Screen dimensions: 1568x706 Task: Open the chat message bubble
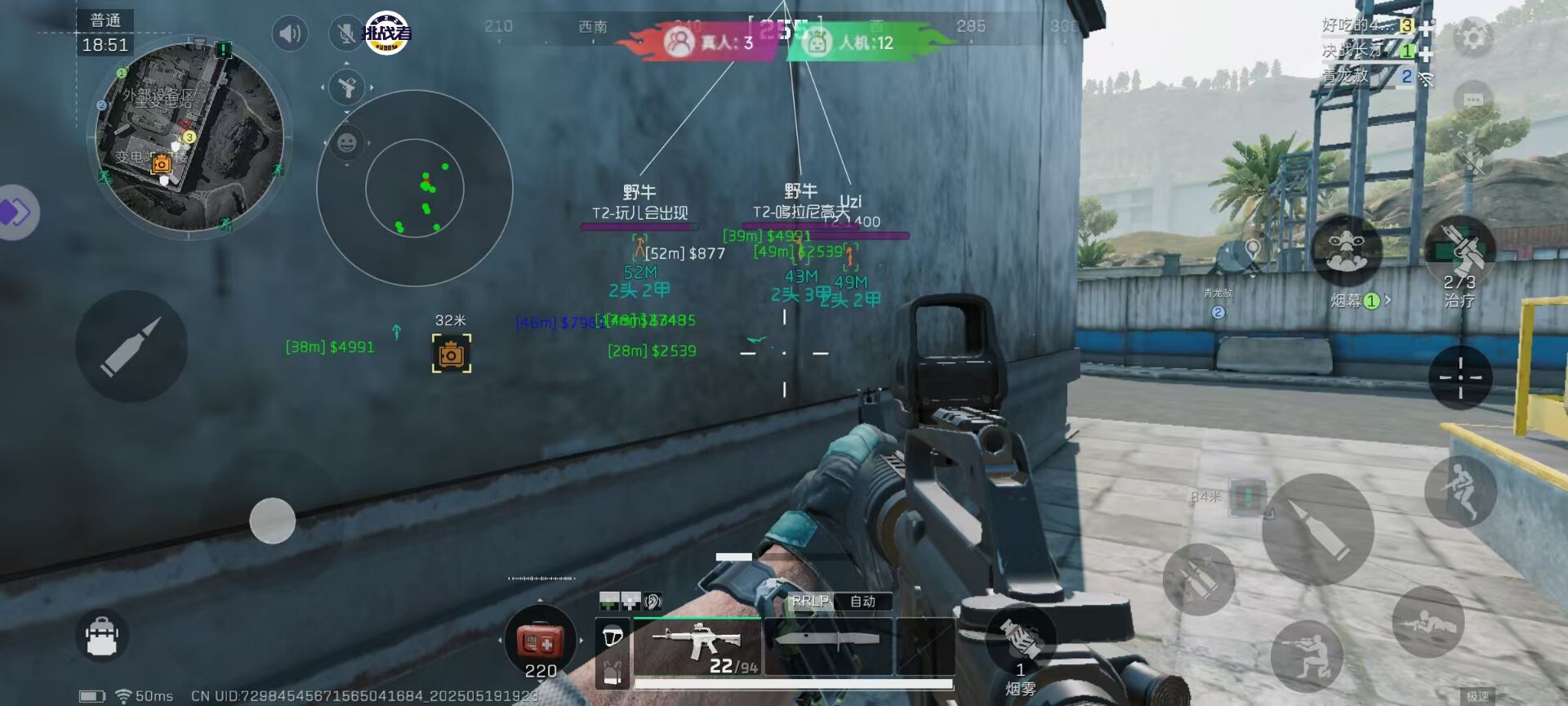pyautogui.click(x=1473, y=100)
